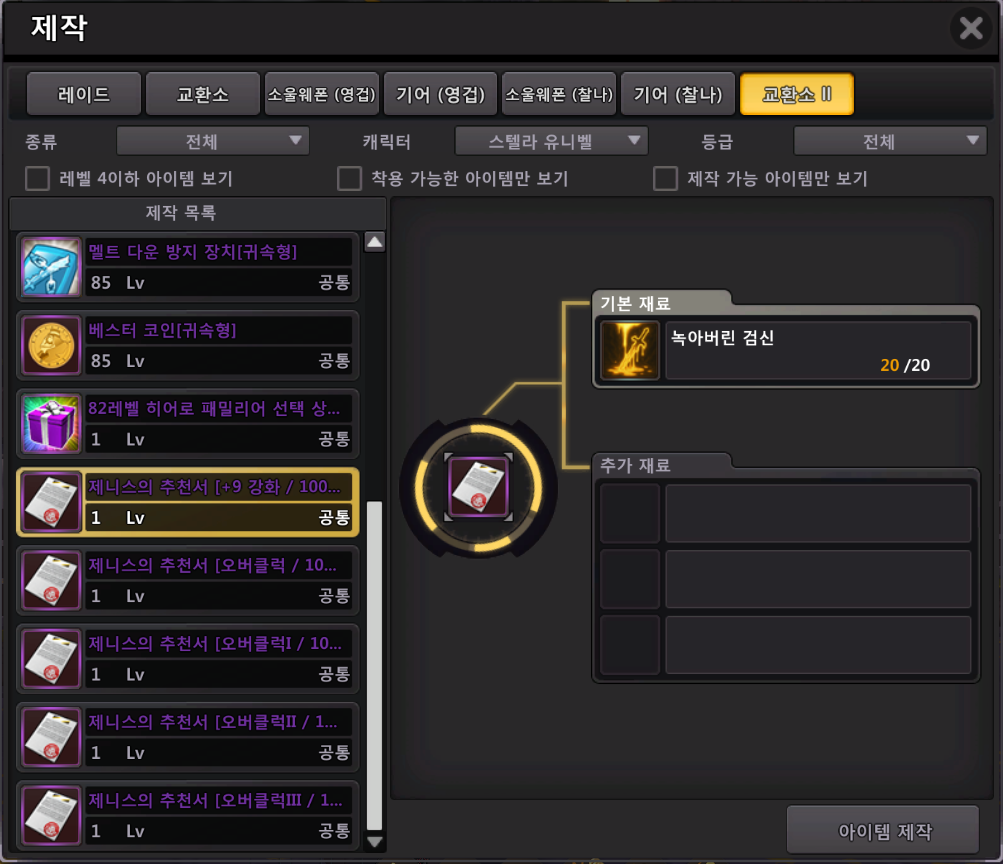Select the 교환소 II tab
1003x864 pixels.
coord(797,95)
